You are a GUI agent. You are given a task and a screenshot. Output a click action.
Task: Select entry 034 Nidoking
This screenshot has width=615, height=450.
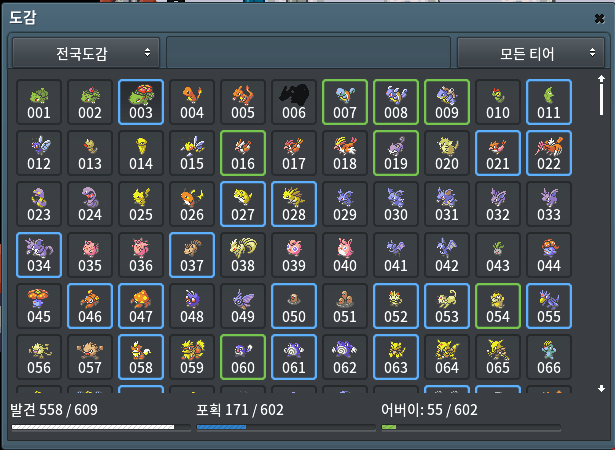(x=39, y=255)
